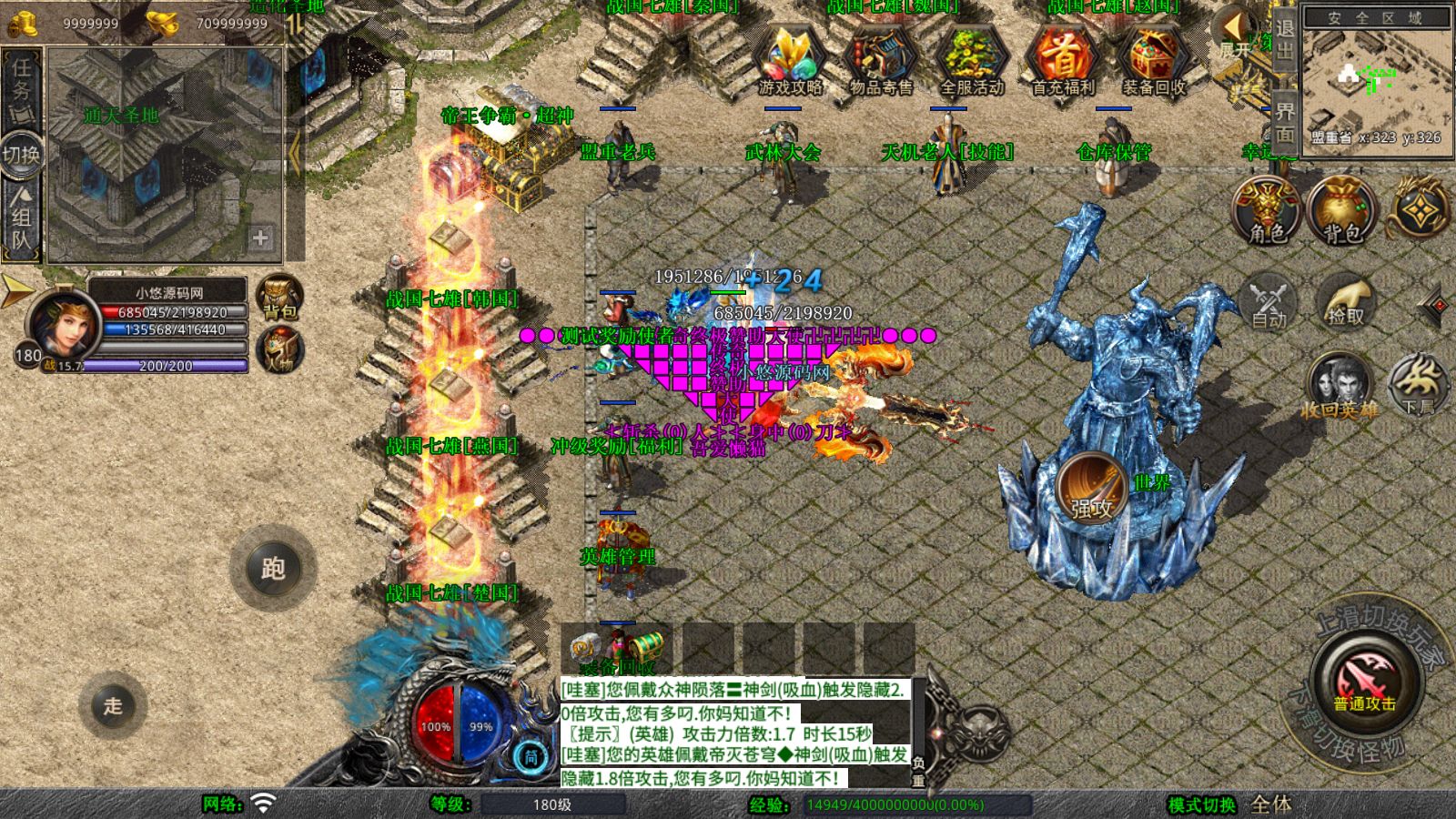The image size is (1456, 819).
Task: Click the 退出 exit button
Action: (1284, 38)
